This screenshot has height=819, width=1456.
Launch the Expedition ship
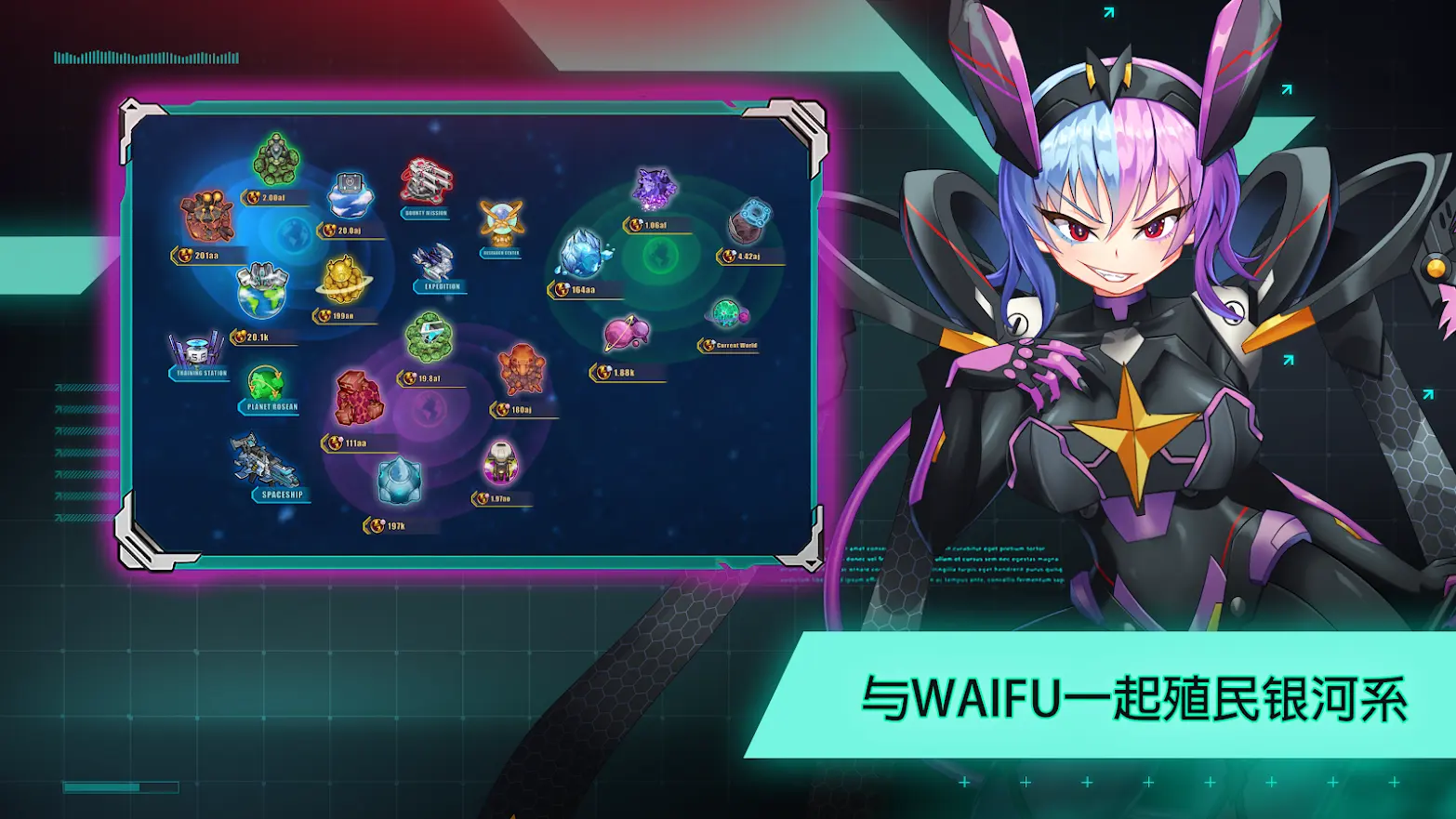(433, 263)
